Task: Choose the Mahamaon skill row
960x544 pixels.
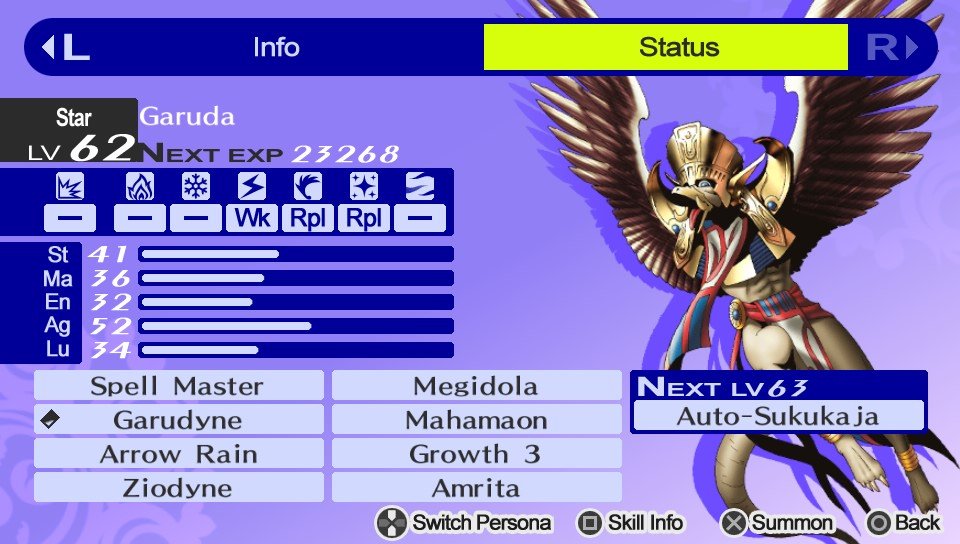Action: coord(476,420)
